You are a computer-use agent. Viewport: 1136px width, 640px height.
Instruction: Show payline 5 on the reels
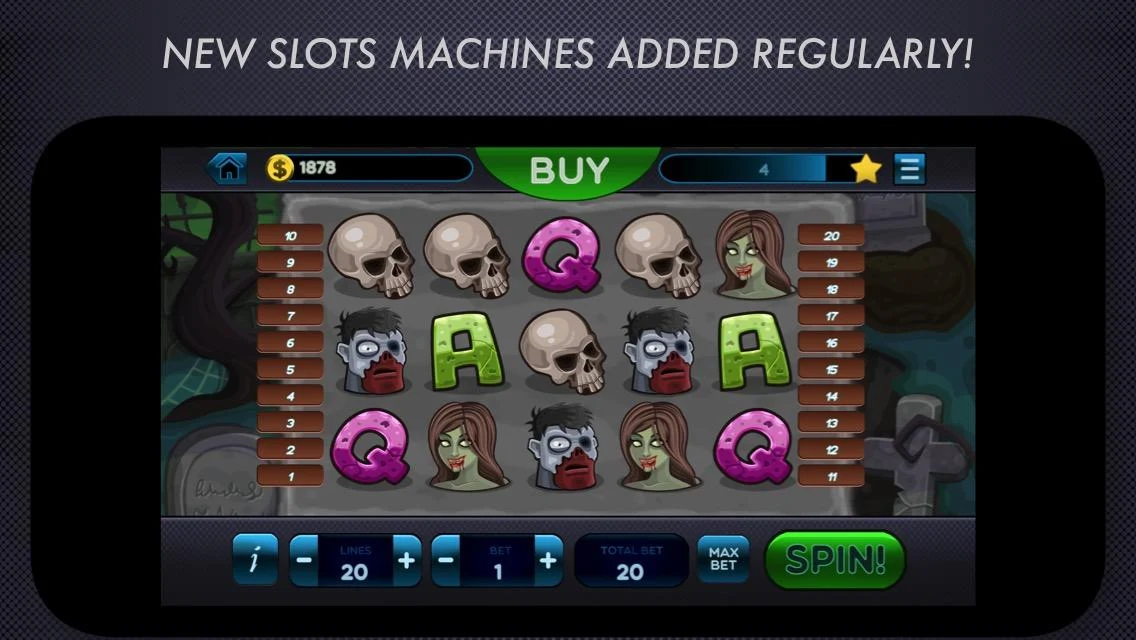tap(290, 370)
